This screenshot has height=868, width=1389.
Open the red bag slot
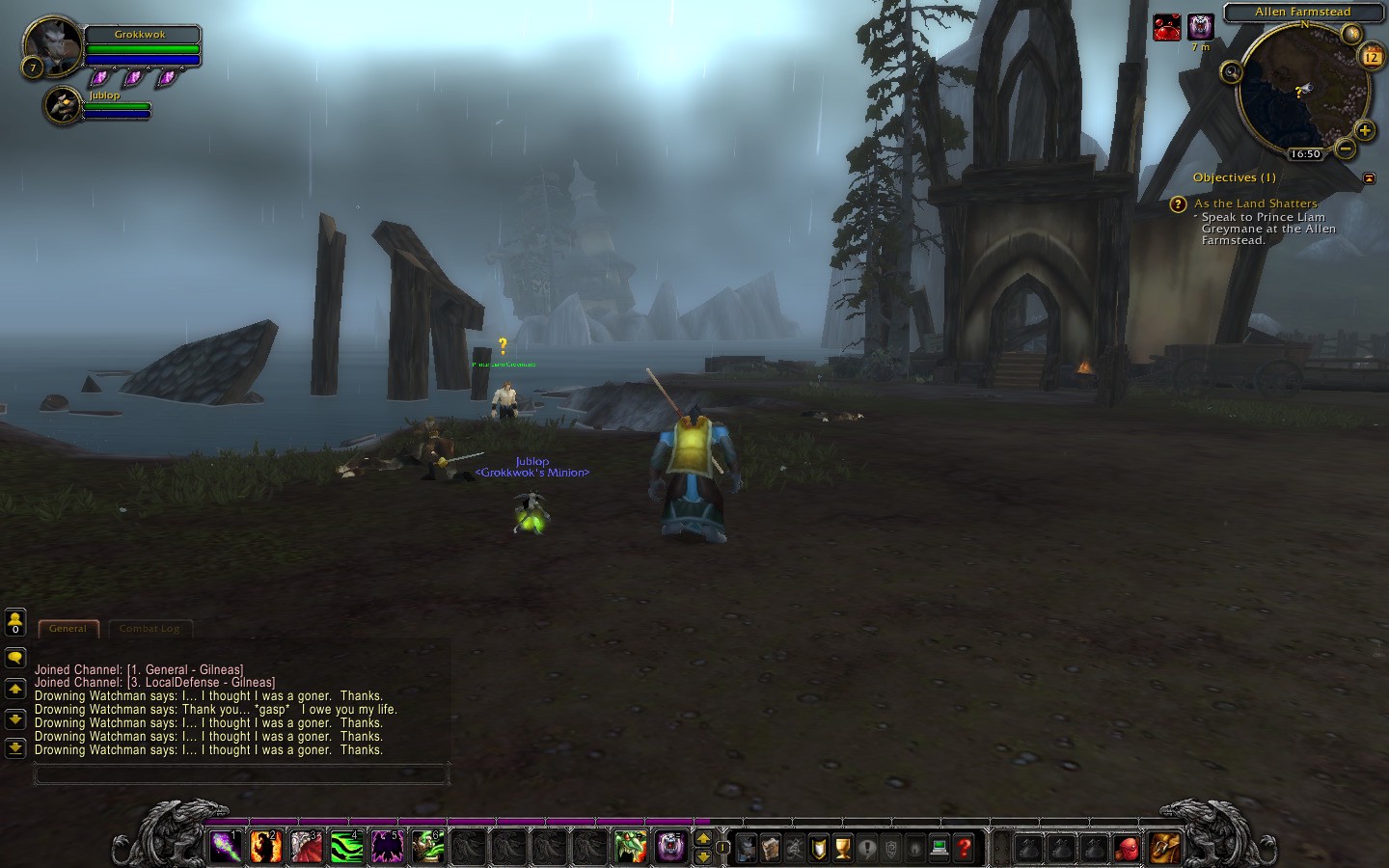coord(1127,848)
